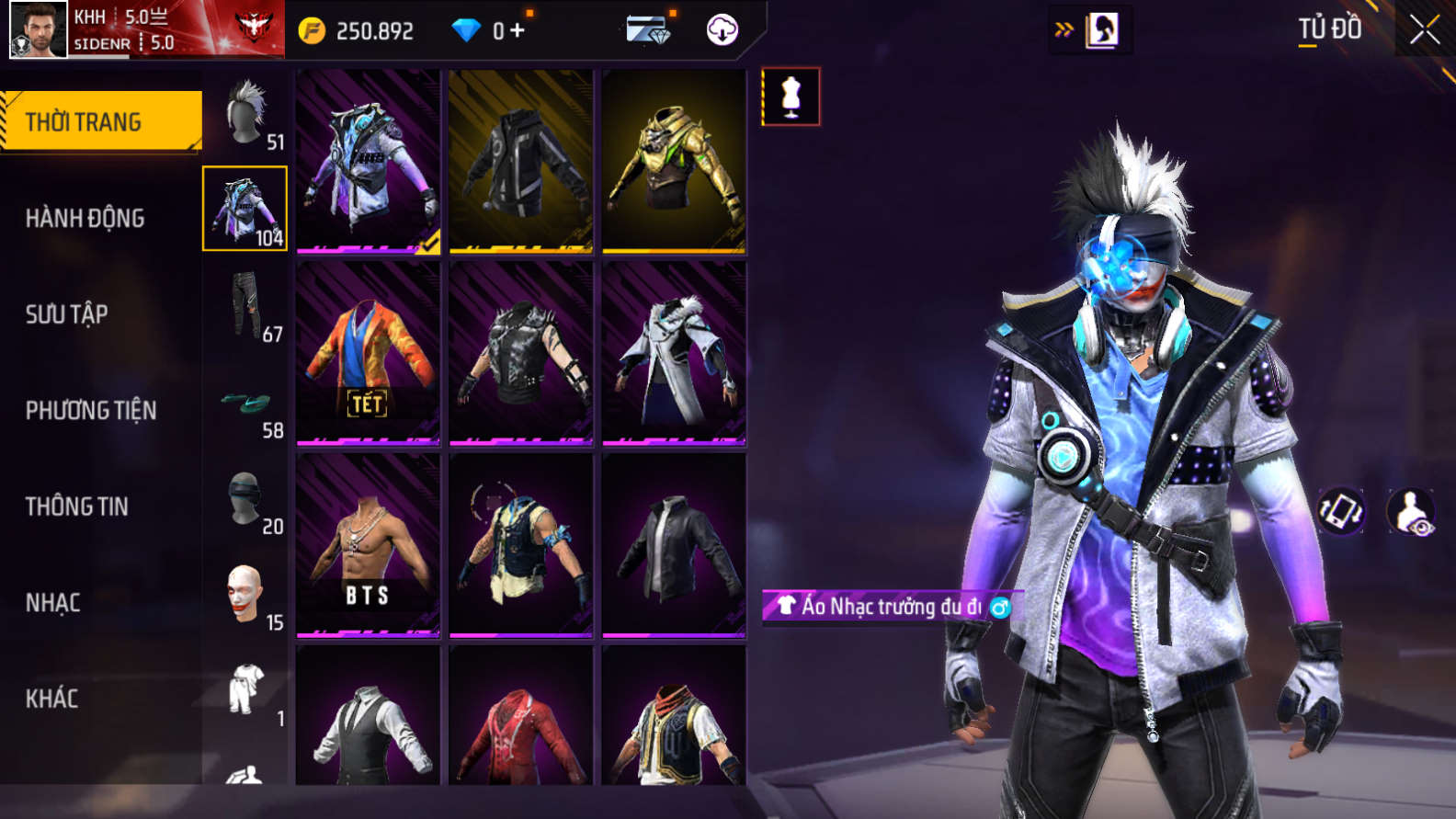Screen dimensions: 1456x819
Task: Open the Sưu Tập section
Action: (x=67, y=314)
